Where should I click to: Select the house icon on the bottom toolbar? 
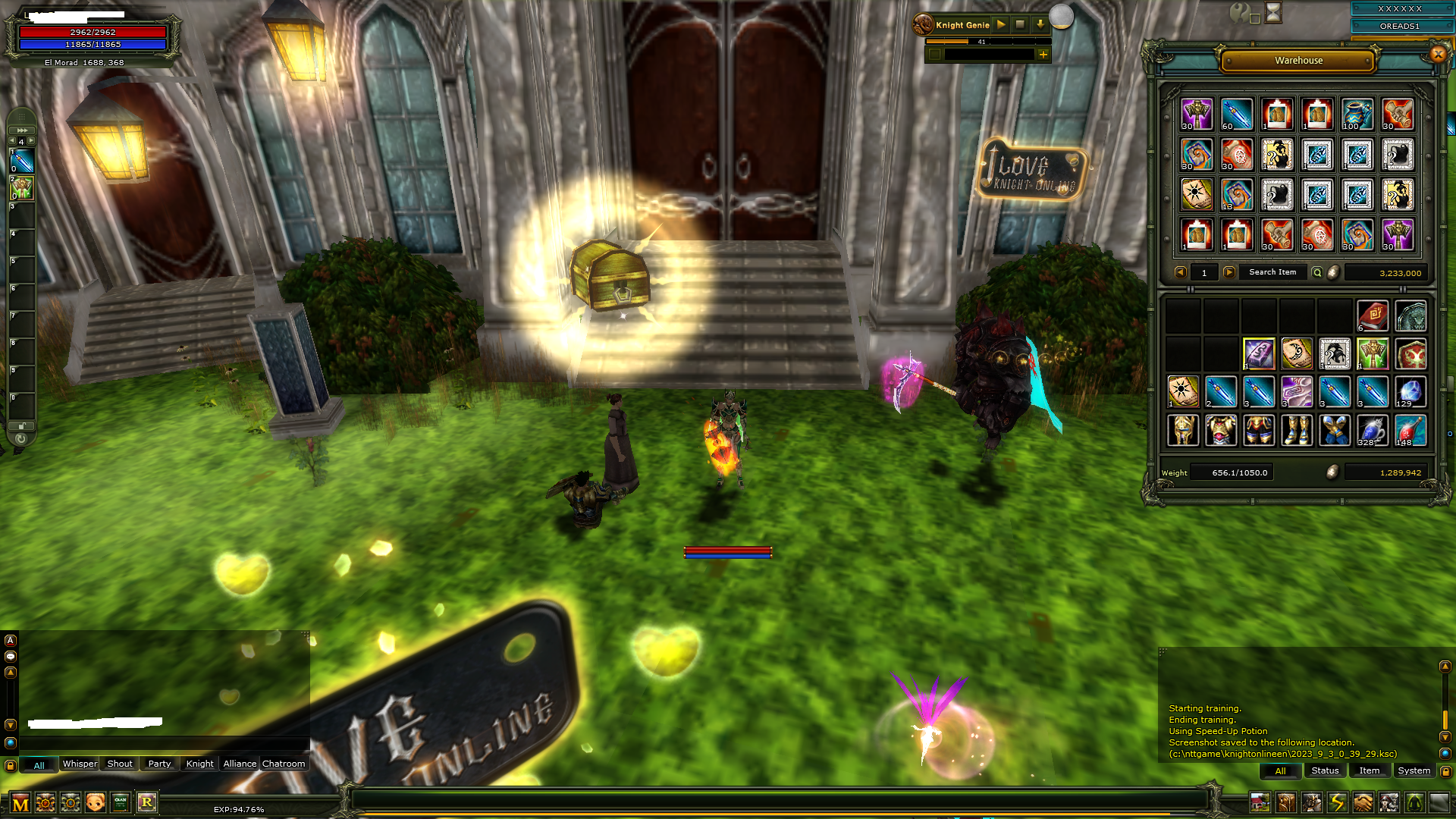coord(1260,802)
